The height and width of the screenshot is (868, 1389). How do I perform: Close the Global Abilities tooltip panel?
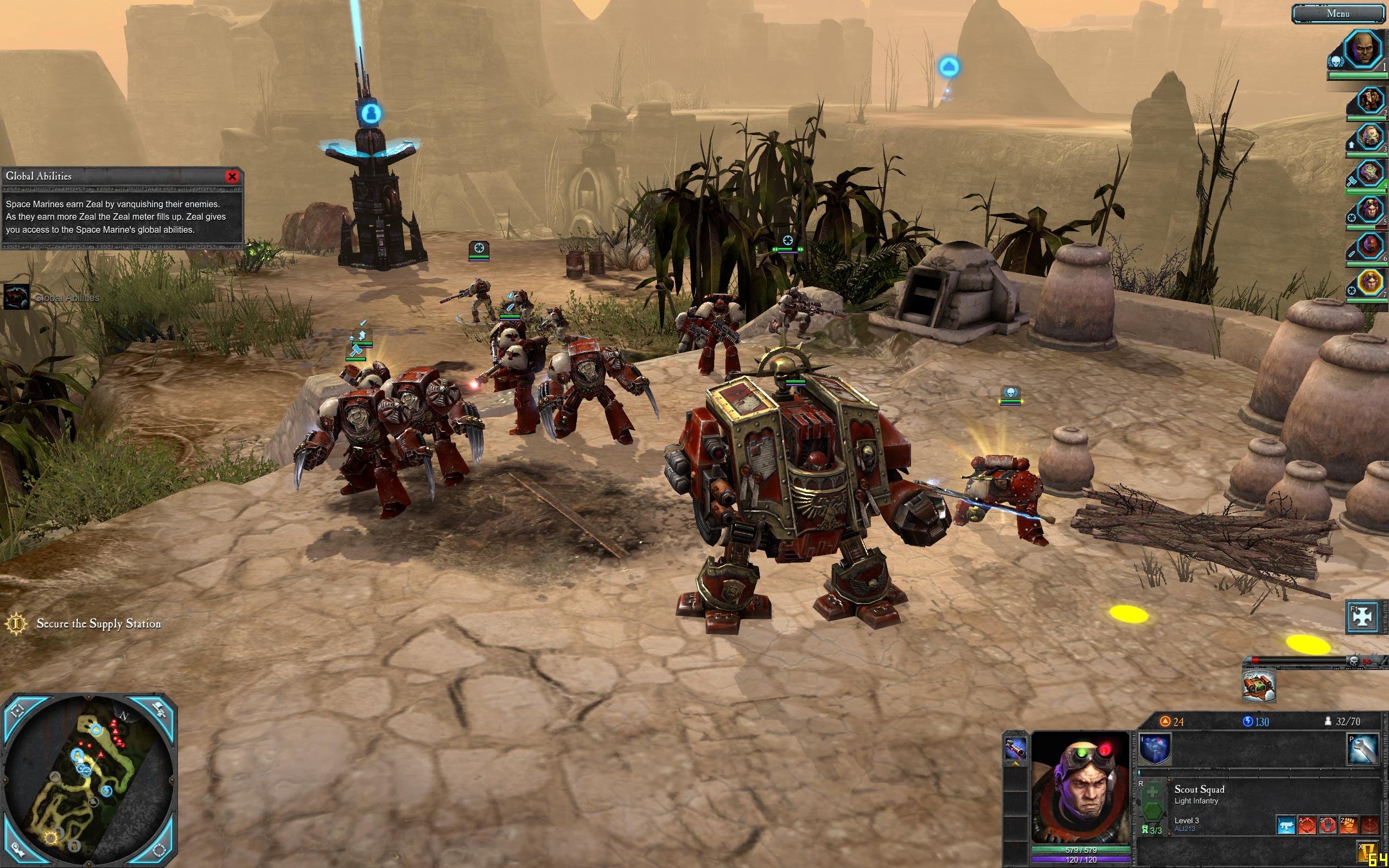232,176
